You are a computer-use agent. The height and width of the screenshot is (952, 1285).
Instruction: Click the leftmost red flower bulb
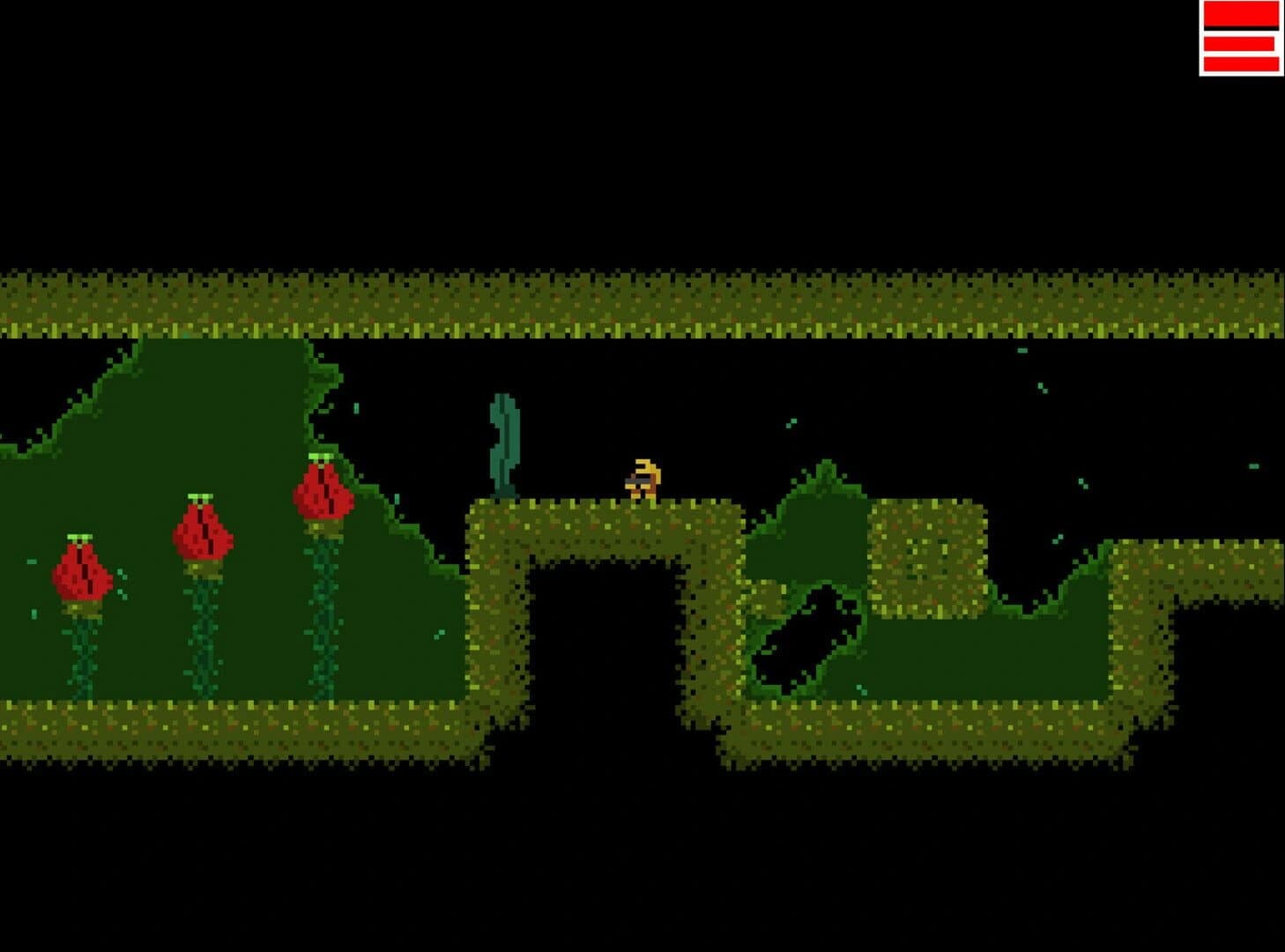(82, 573)
